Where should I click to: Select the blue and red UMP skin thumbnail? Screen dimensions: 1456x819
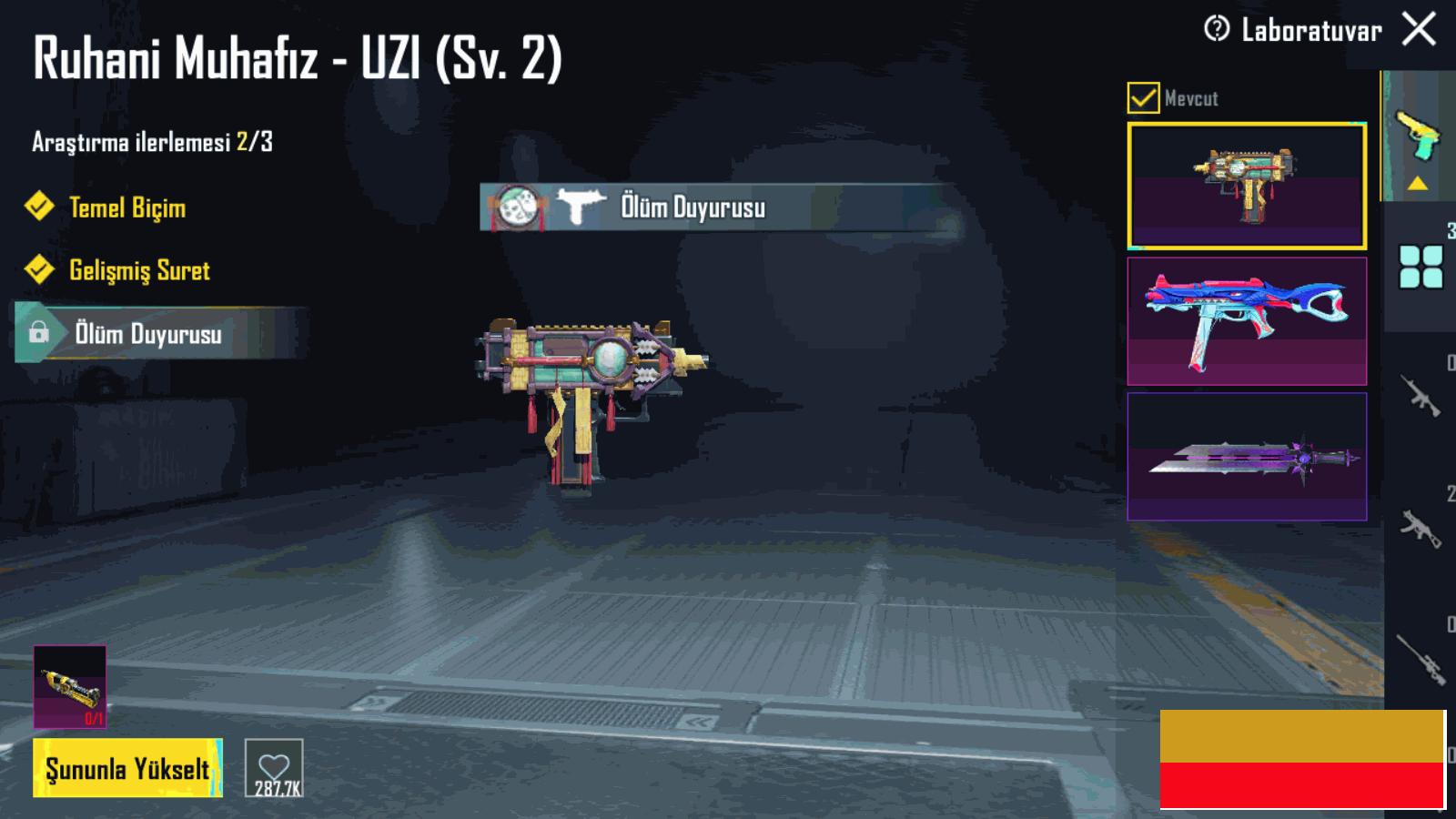[1247, 321]
